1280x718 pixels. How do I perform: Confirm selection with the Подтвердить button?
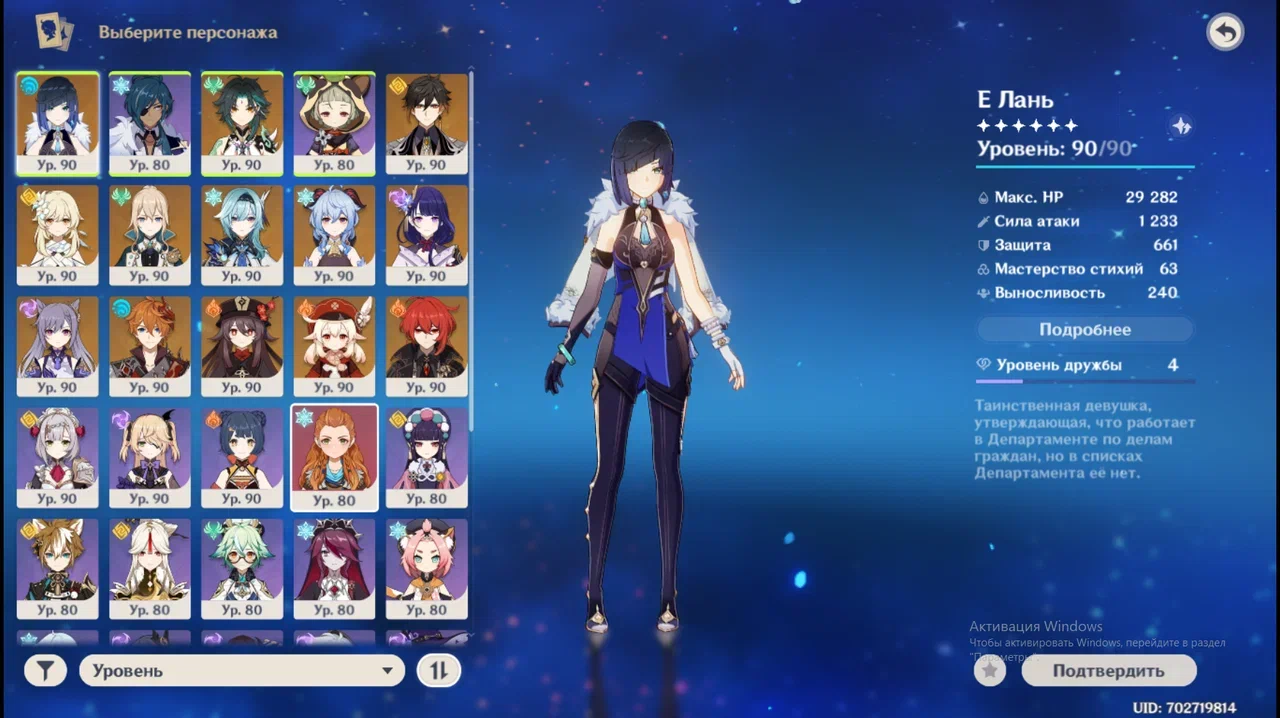coord(1108,671)
